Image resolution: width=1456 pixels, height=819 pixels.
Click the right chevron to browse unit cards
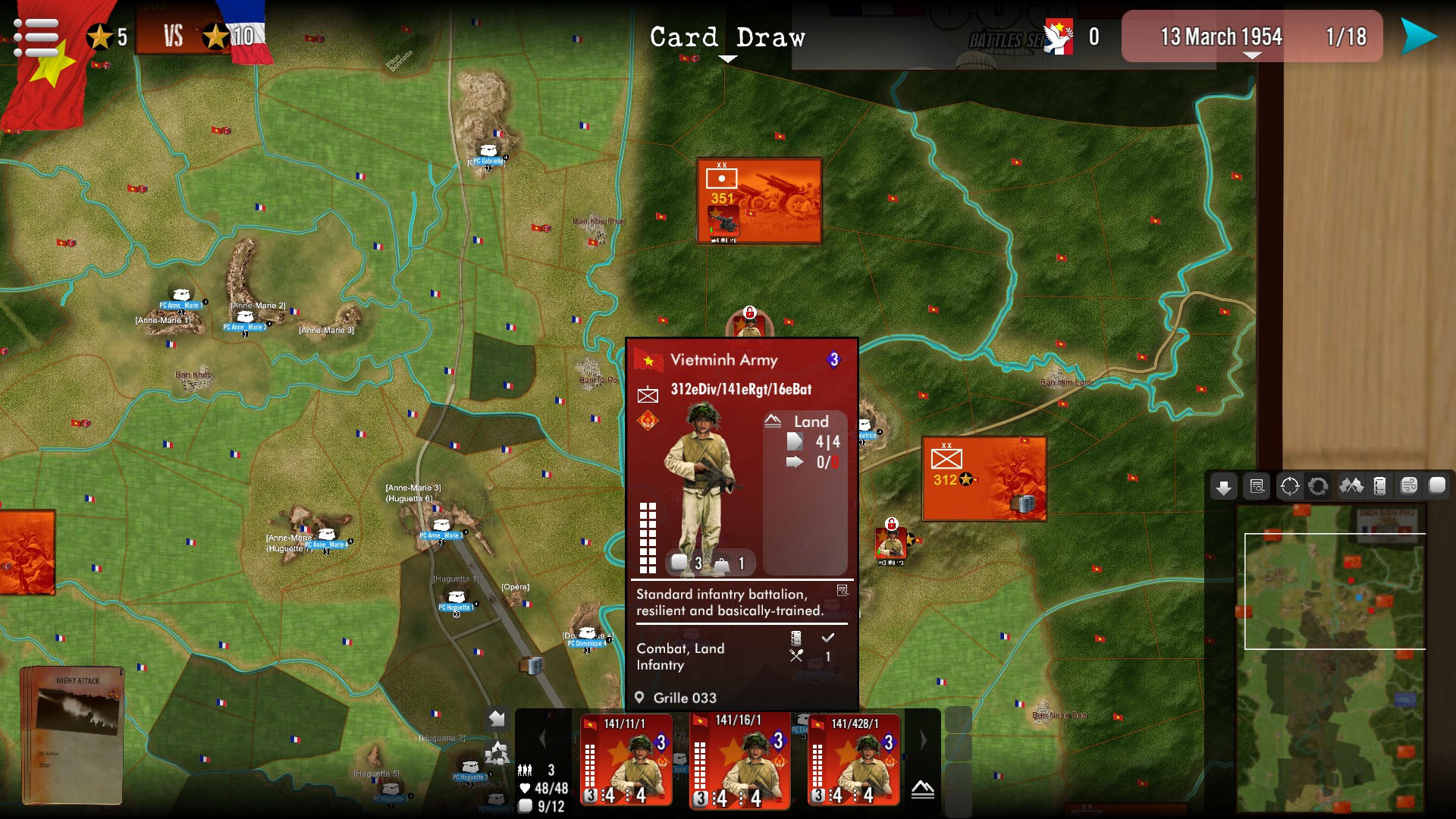[924, 739]
